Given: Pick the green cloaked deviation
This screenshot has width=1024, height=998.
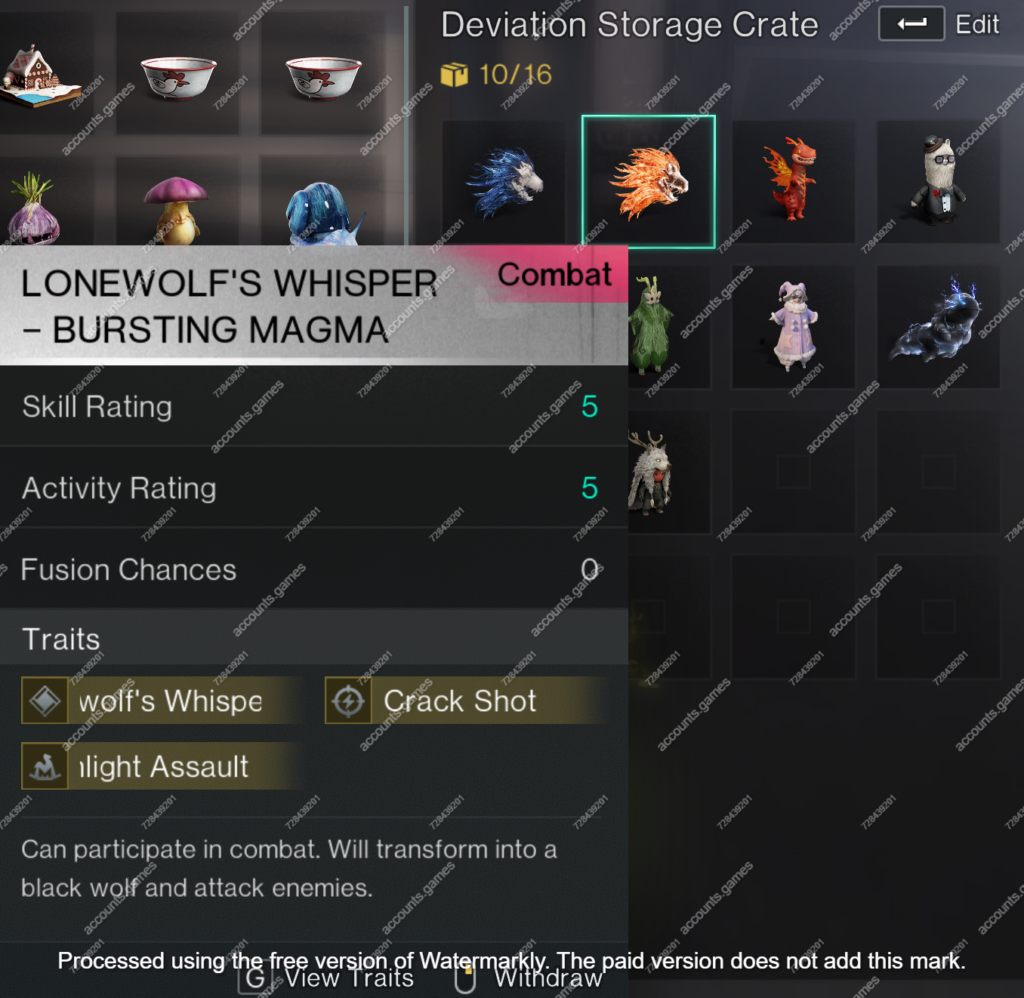Looking at the screenshot, I should tap(649, 326).
